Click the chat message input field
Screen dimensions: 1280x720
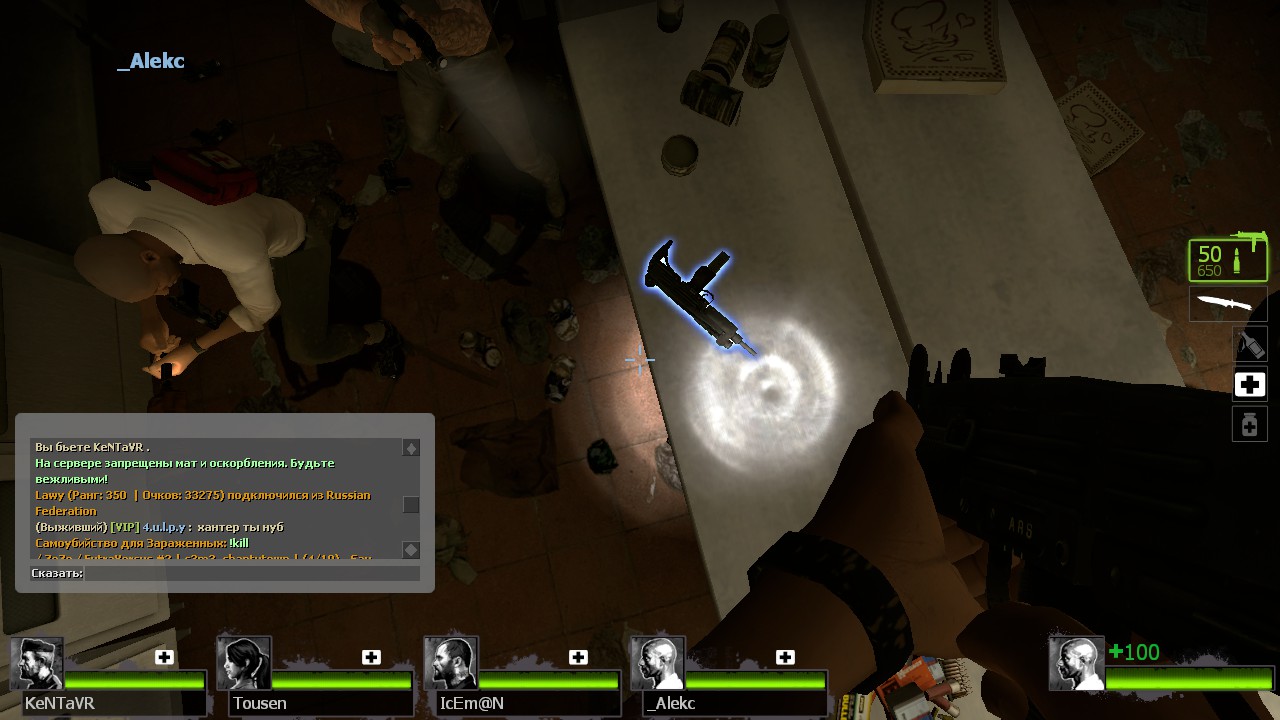click(252, 573)
